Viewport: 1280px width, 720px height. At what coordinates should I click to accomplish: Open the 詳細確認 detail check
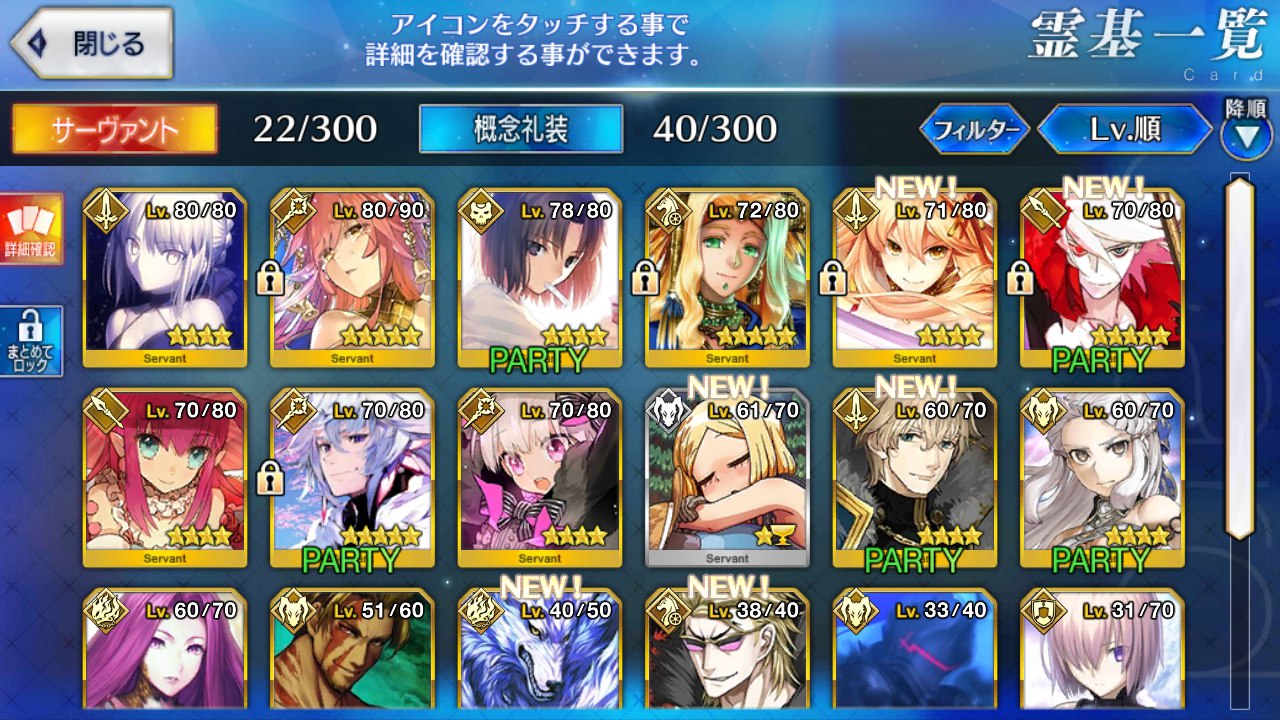[x=31, y=230]
